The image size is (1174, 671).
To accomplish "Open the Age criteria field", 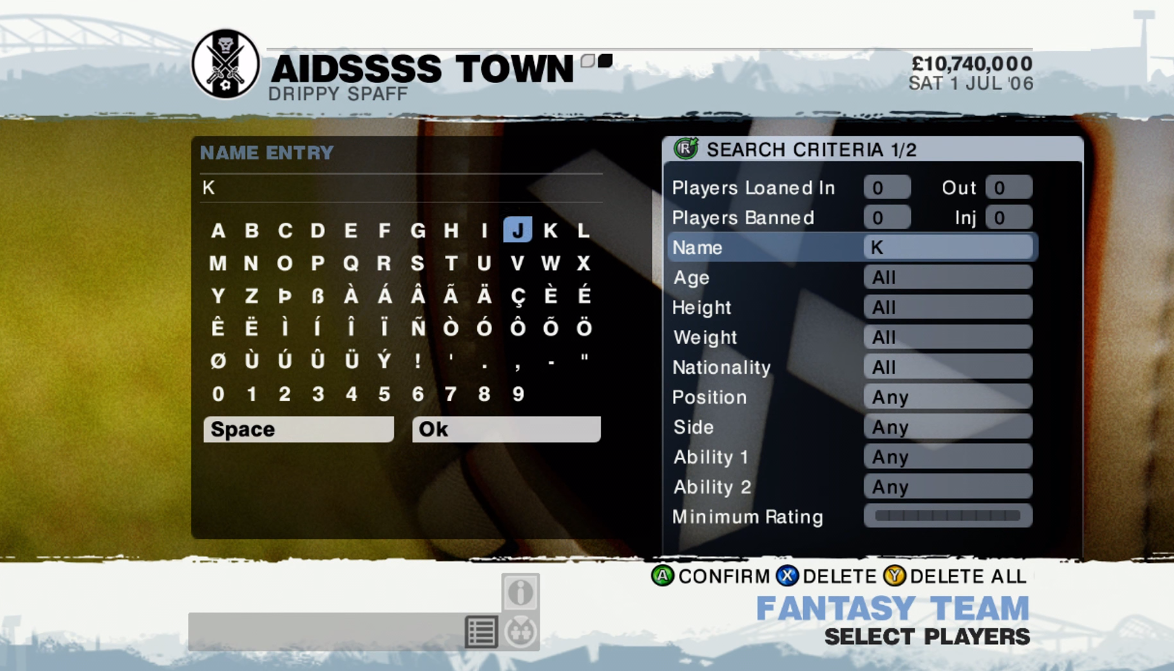I will [947, 277].
